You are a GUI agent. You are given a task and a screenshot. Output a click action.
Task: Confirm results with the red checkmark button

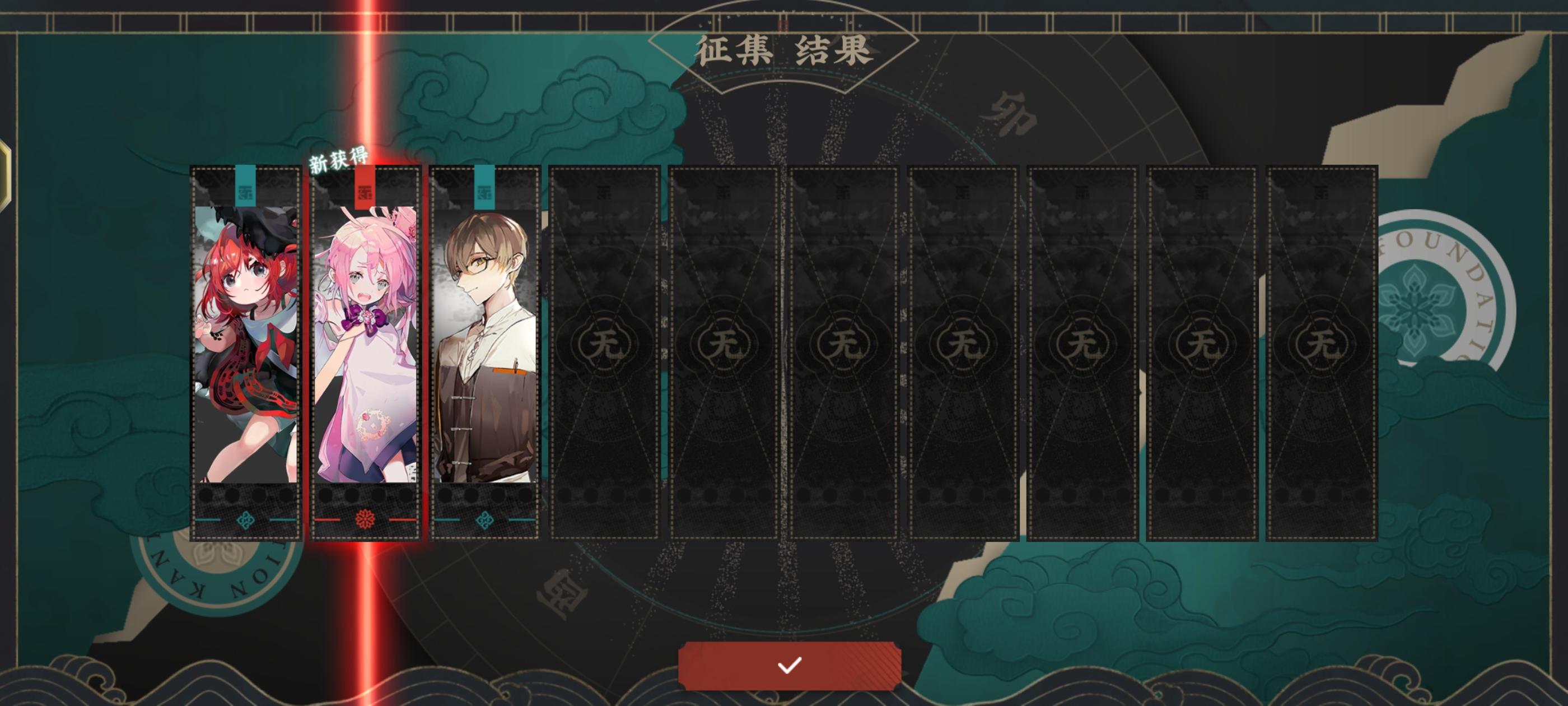790,667
